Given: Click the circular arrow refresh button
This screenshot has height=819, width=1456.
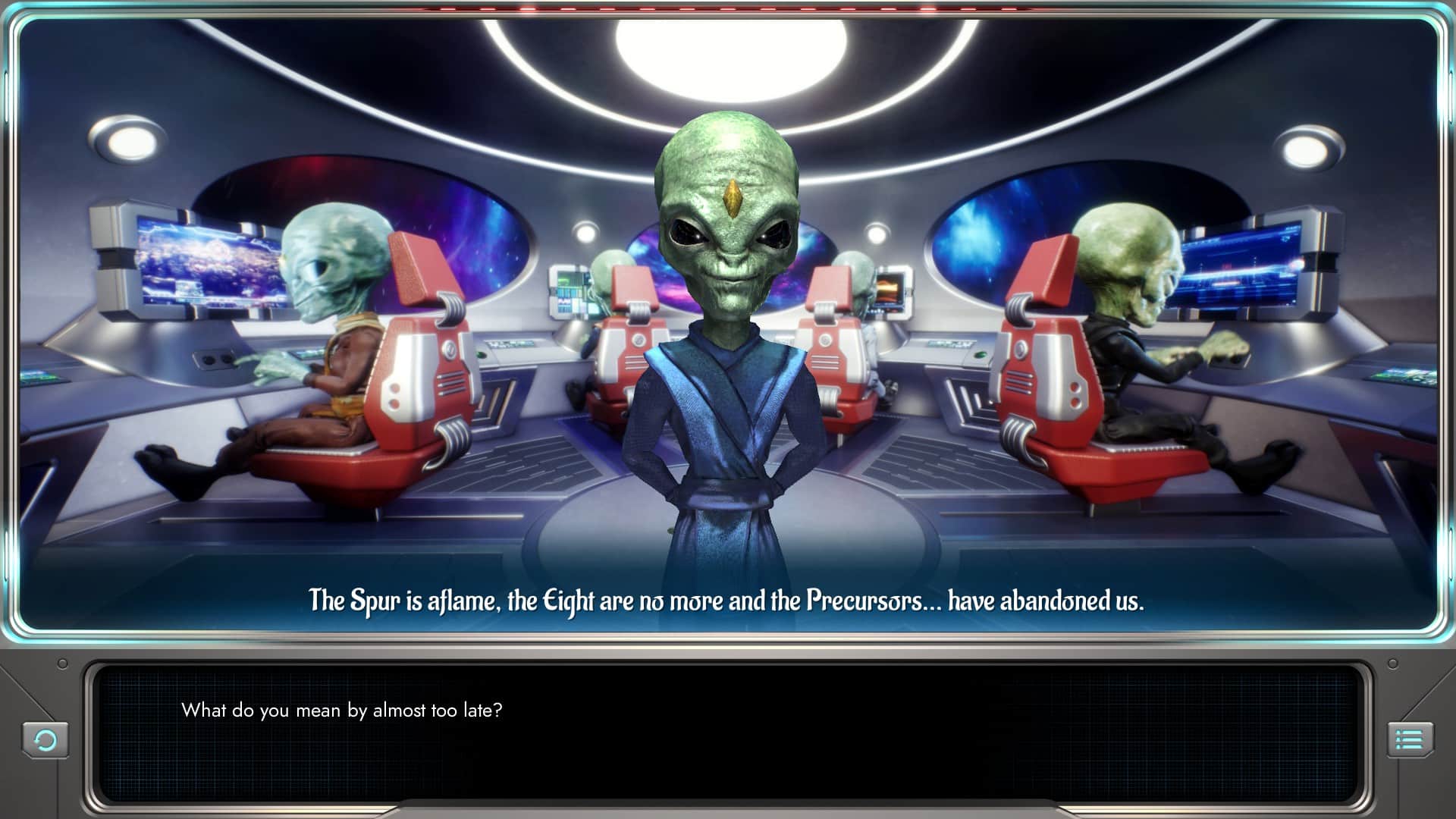Looking at the screenshot, I should coord(45,739).
